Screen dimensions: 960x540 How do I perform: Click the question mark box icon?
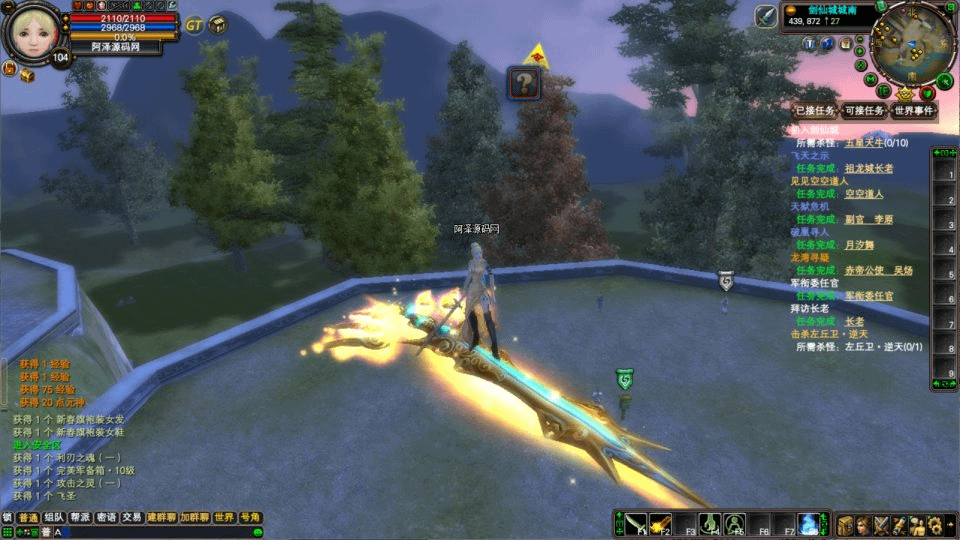coord(524,83)
